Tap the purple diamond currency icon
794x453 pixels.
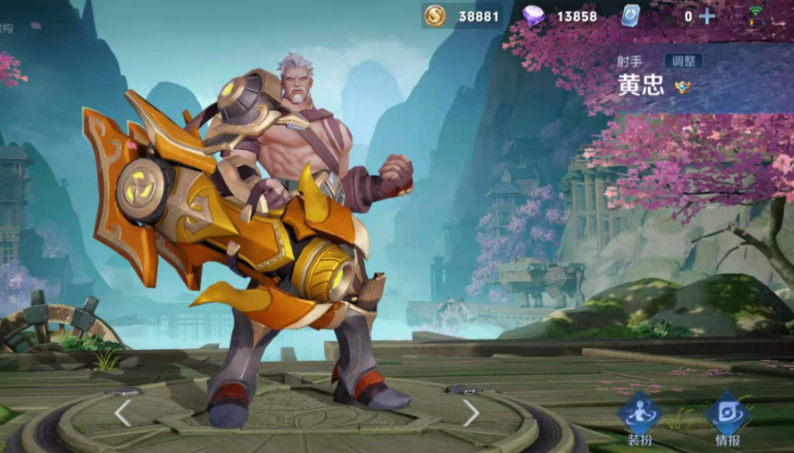click(x=535, y=16)
